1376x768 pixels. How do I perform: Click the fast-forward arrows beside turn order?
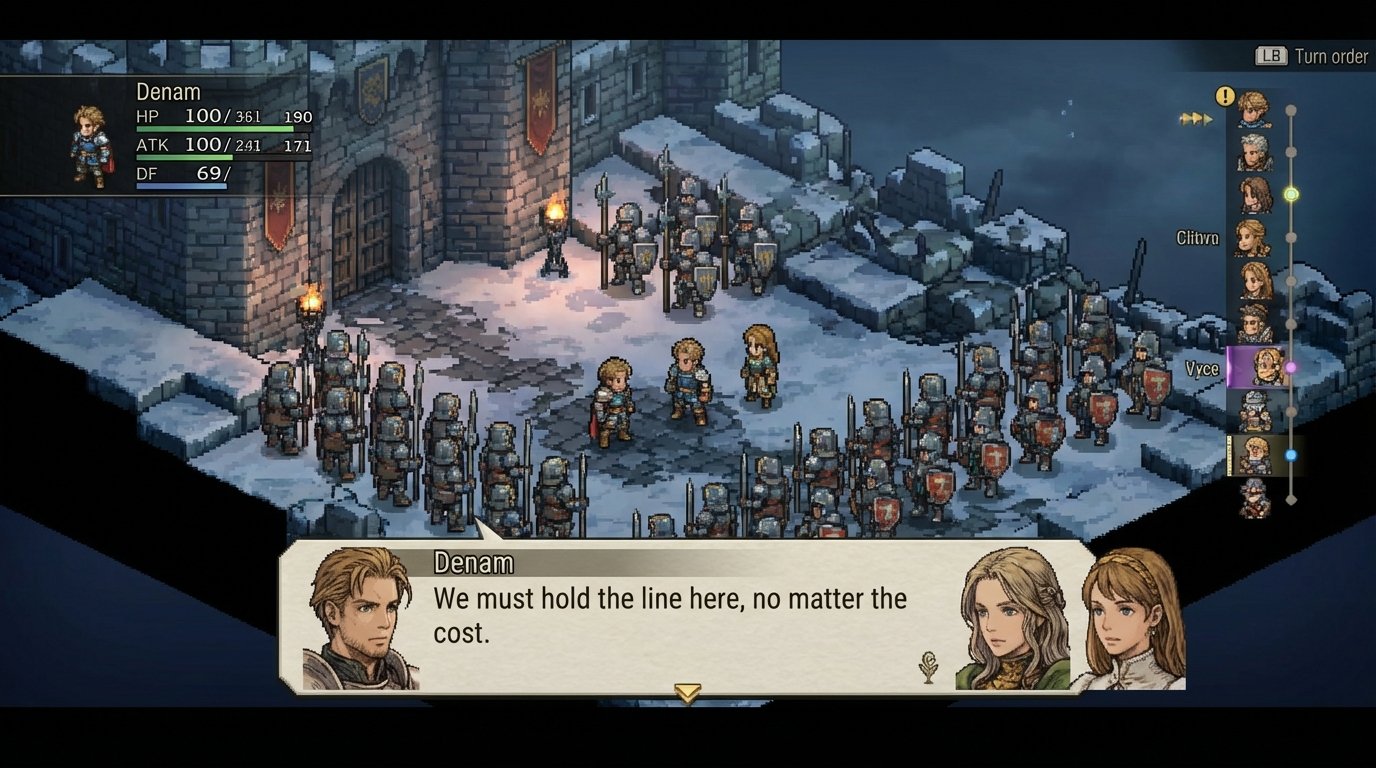(1196, 119)
